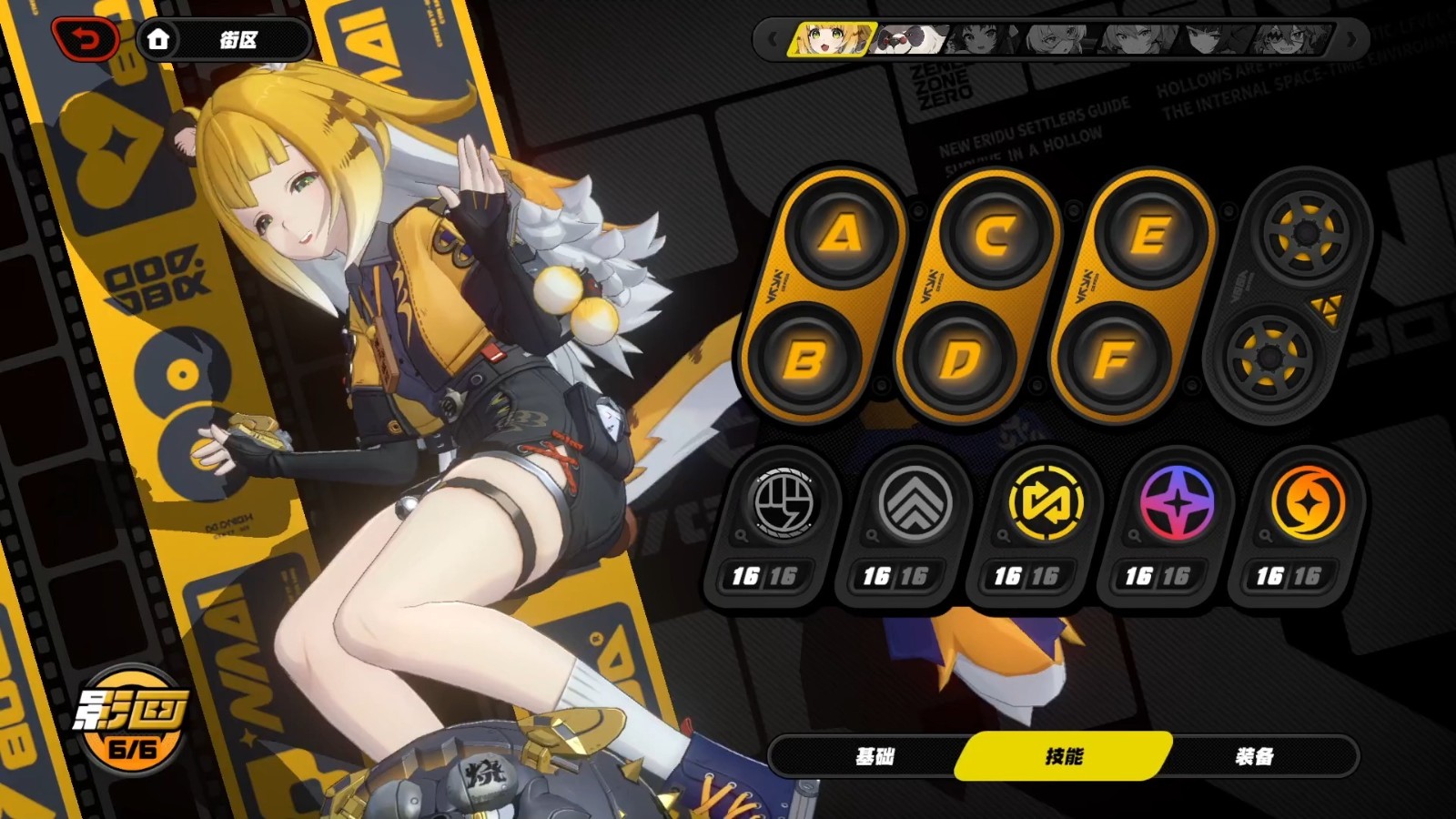Screen dimensions: 1456x819
Task: Select the blonde character portrait
Action: (831, 40)
